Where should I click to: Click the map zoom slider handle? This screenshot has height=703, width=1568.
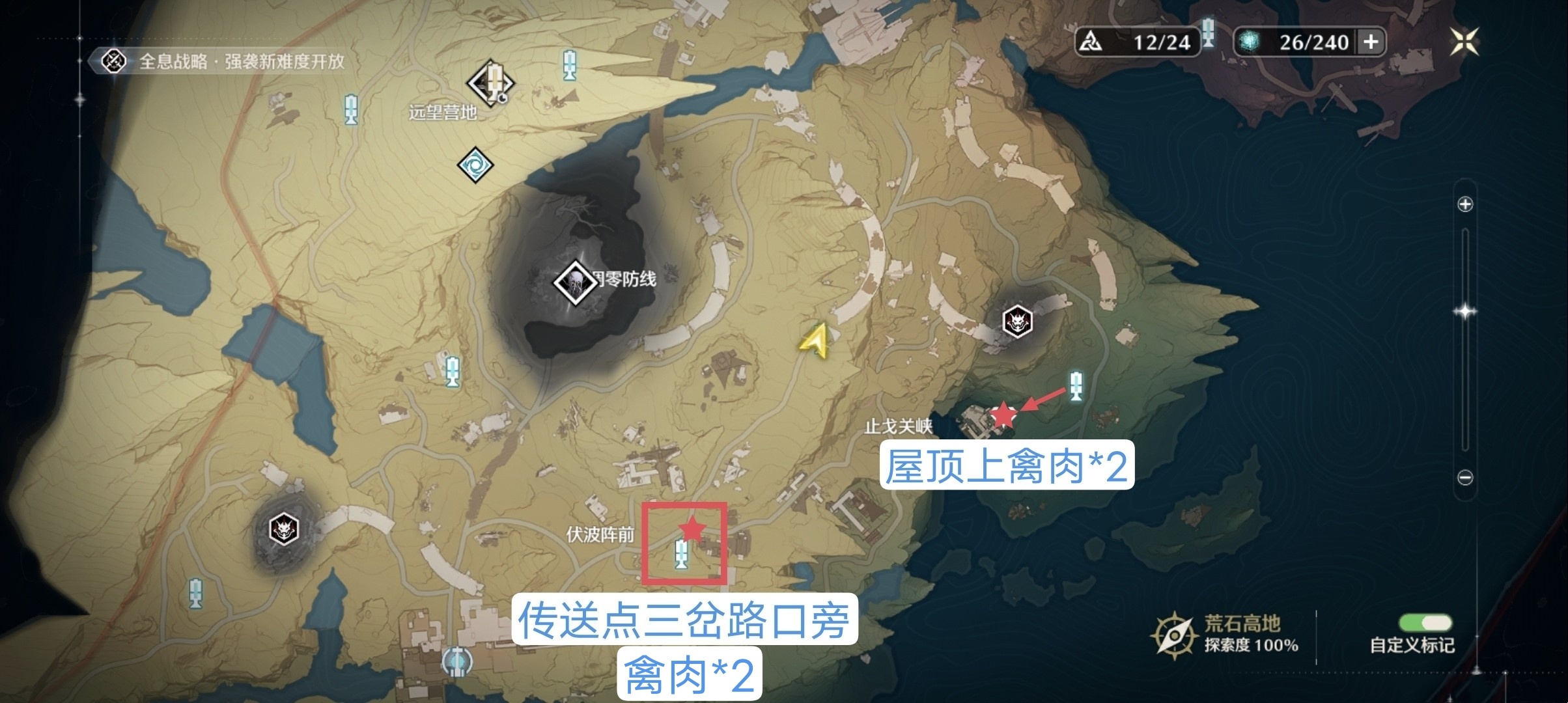tap(1465, 312)
